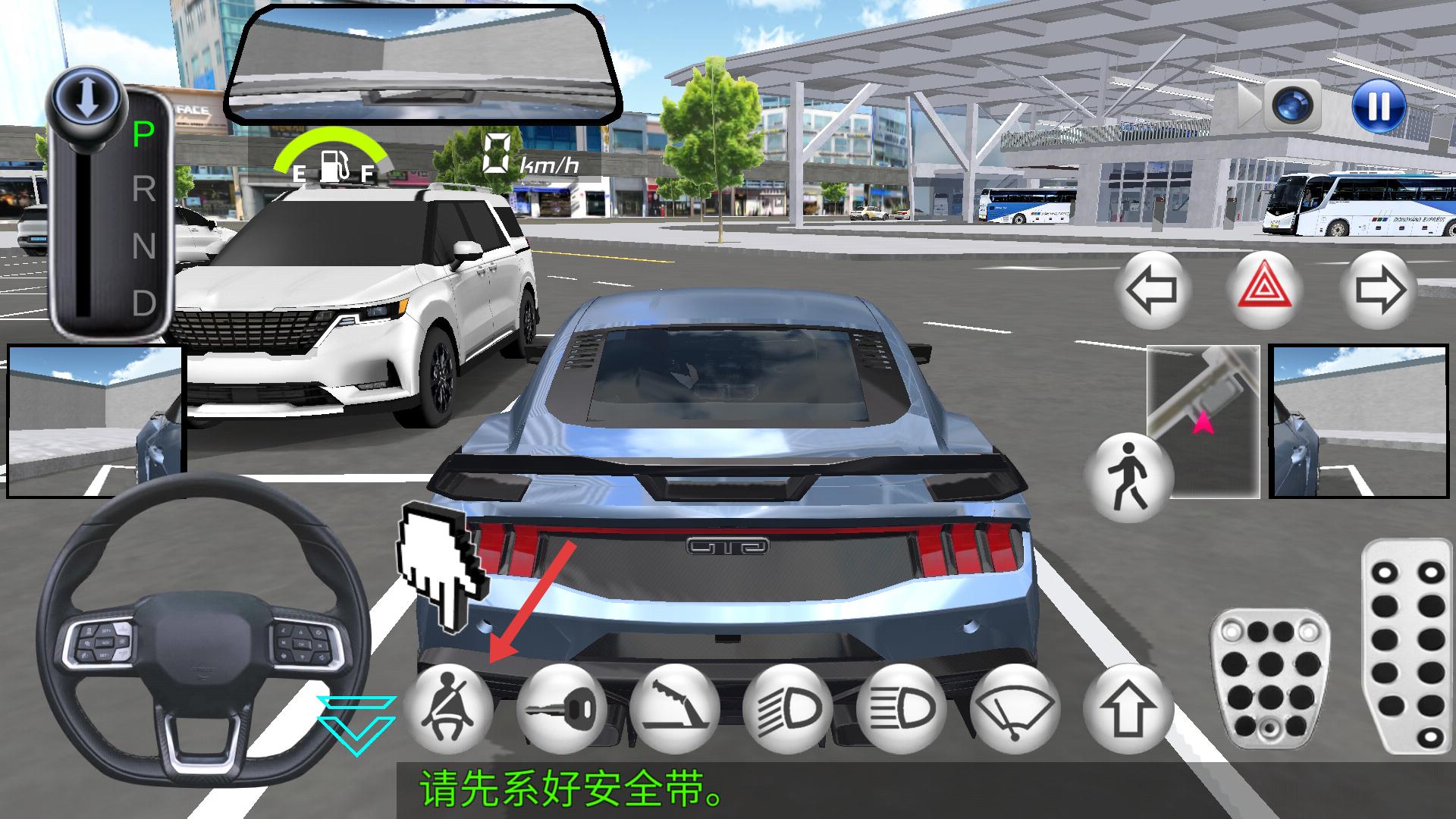Switch on the low beam headlights
This screenshot has width=1456, height=819.
tap(788, 708)
